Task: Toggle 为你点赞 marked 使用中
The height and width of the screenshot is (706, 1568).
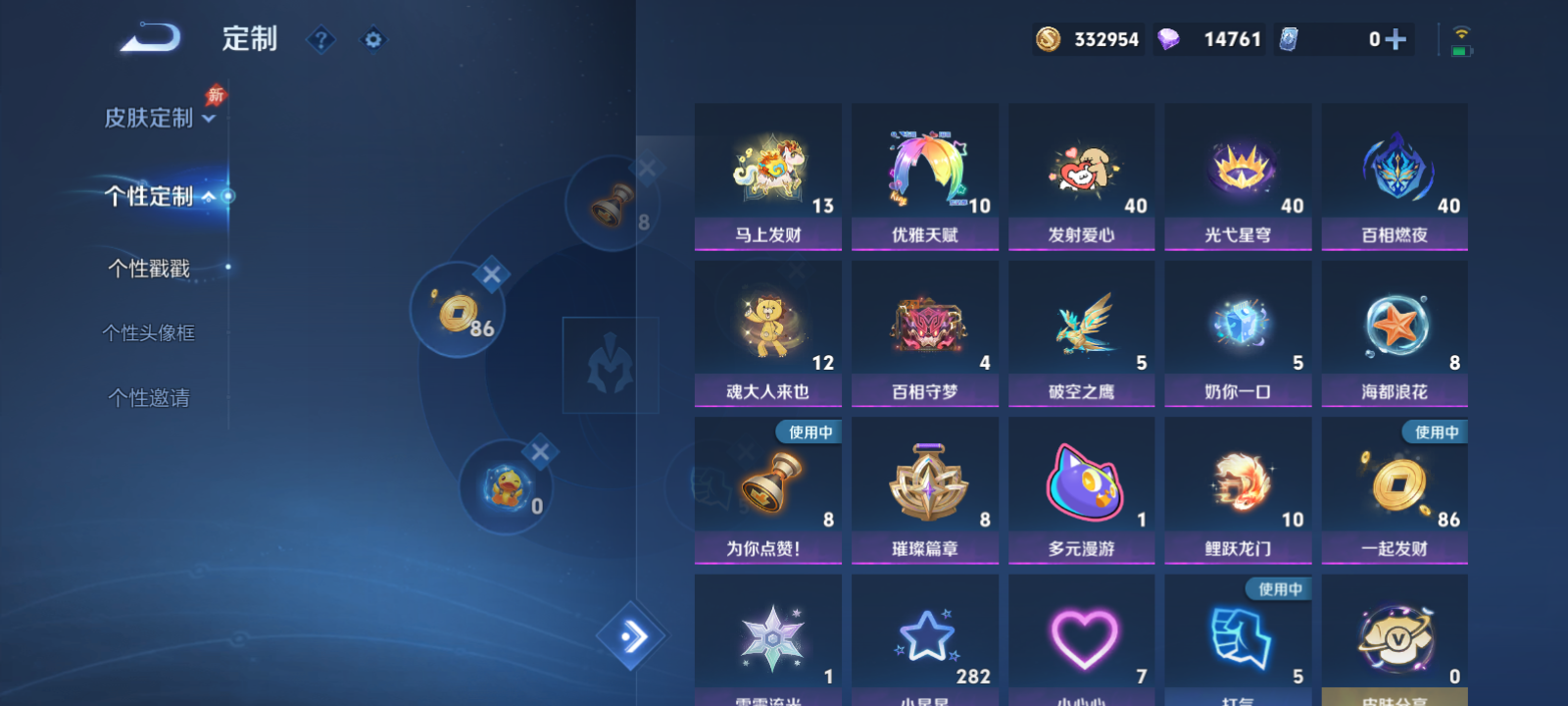Action: click(x=767, y=485)
